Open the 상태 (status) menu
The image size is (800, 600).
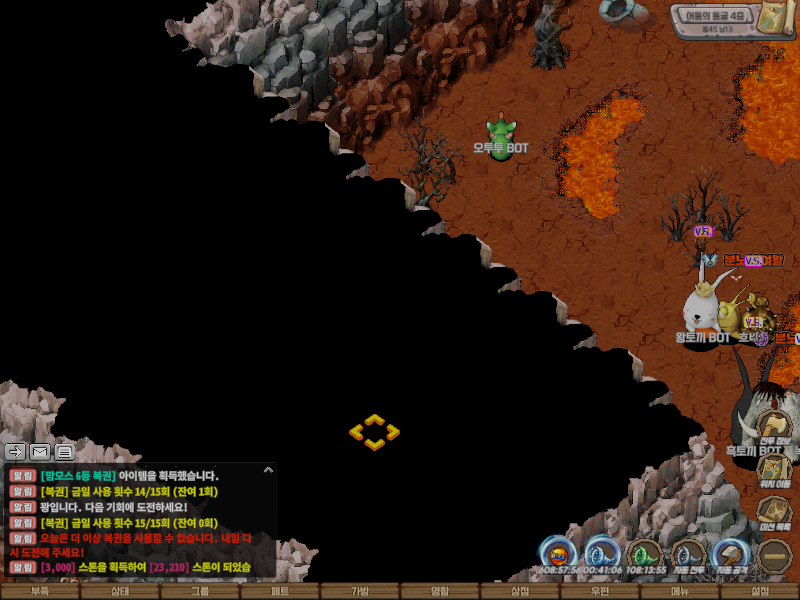coord(120,591)
